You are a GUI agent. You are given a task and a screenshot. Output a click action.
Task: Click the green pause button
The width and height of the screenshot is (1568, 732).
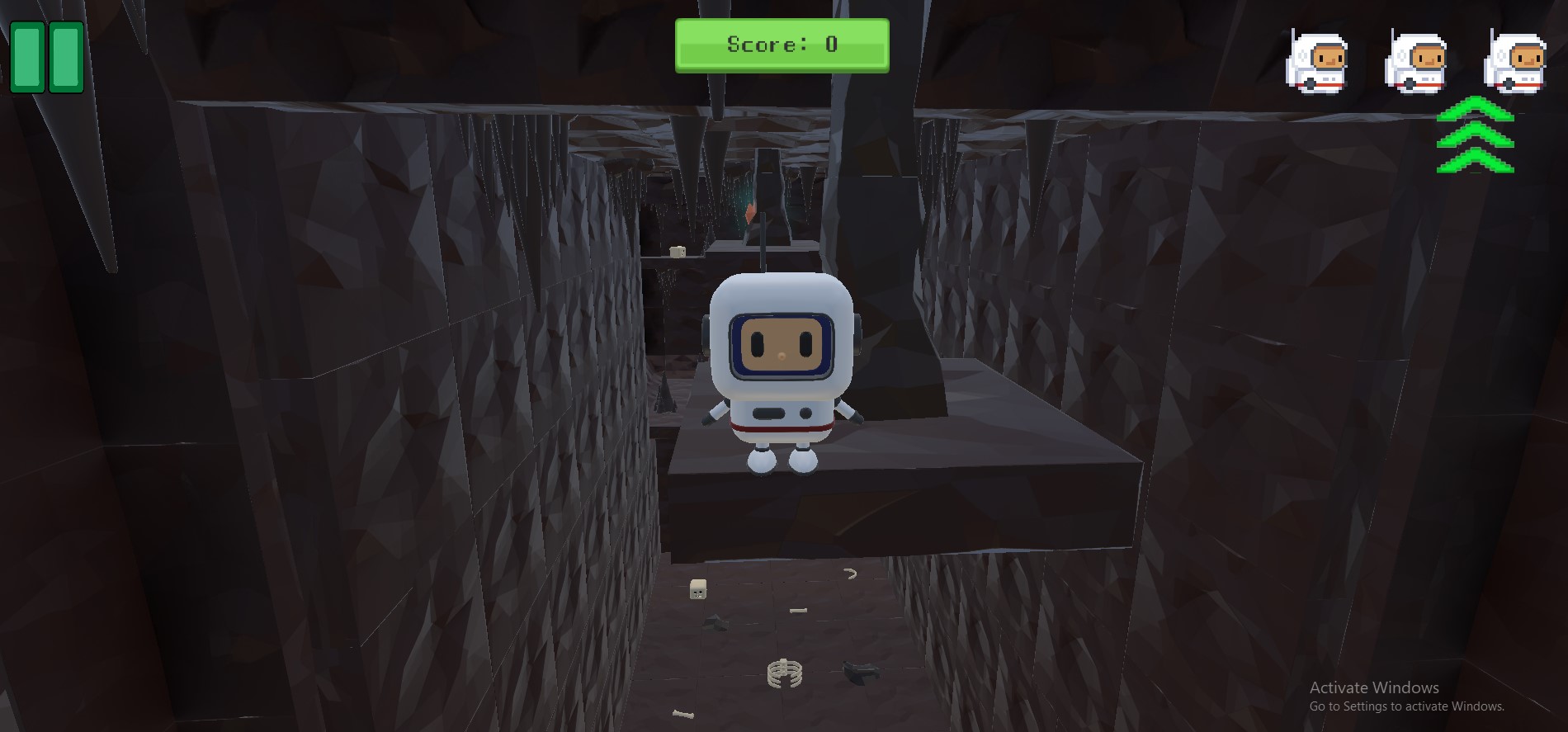pos(45,58)
